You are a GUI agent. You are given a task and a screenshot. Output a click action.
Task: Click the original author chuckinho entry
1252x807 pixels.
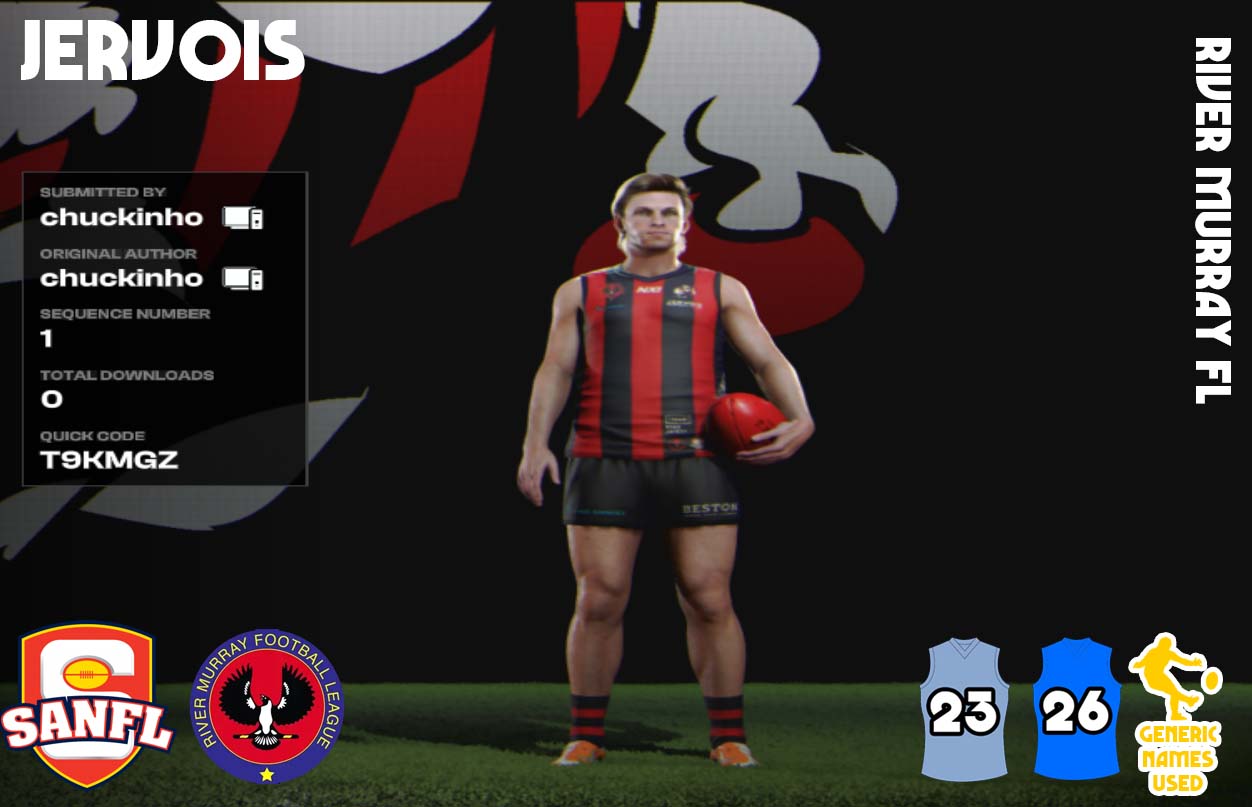(121, 278)
